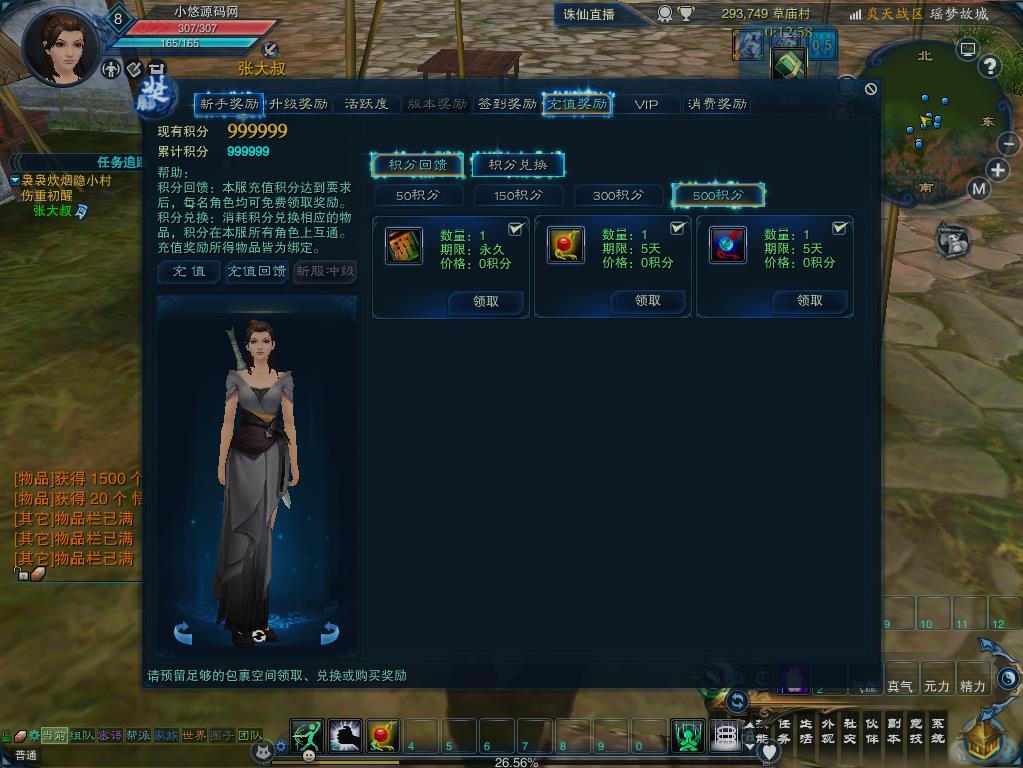Screen dimensions: 1023x768
Task: Switch to the 新手奖励 tab
Action: pos(229,104)
